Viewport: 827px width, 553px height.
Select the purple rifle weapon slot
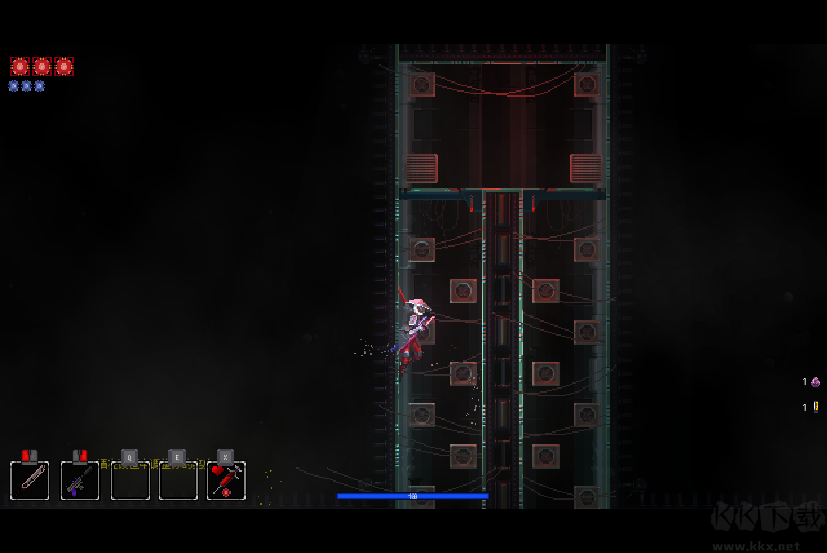(x=79, y=480)
